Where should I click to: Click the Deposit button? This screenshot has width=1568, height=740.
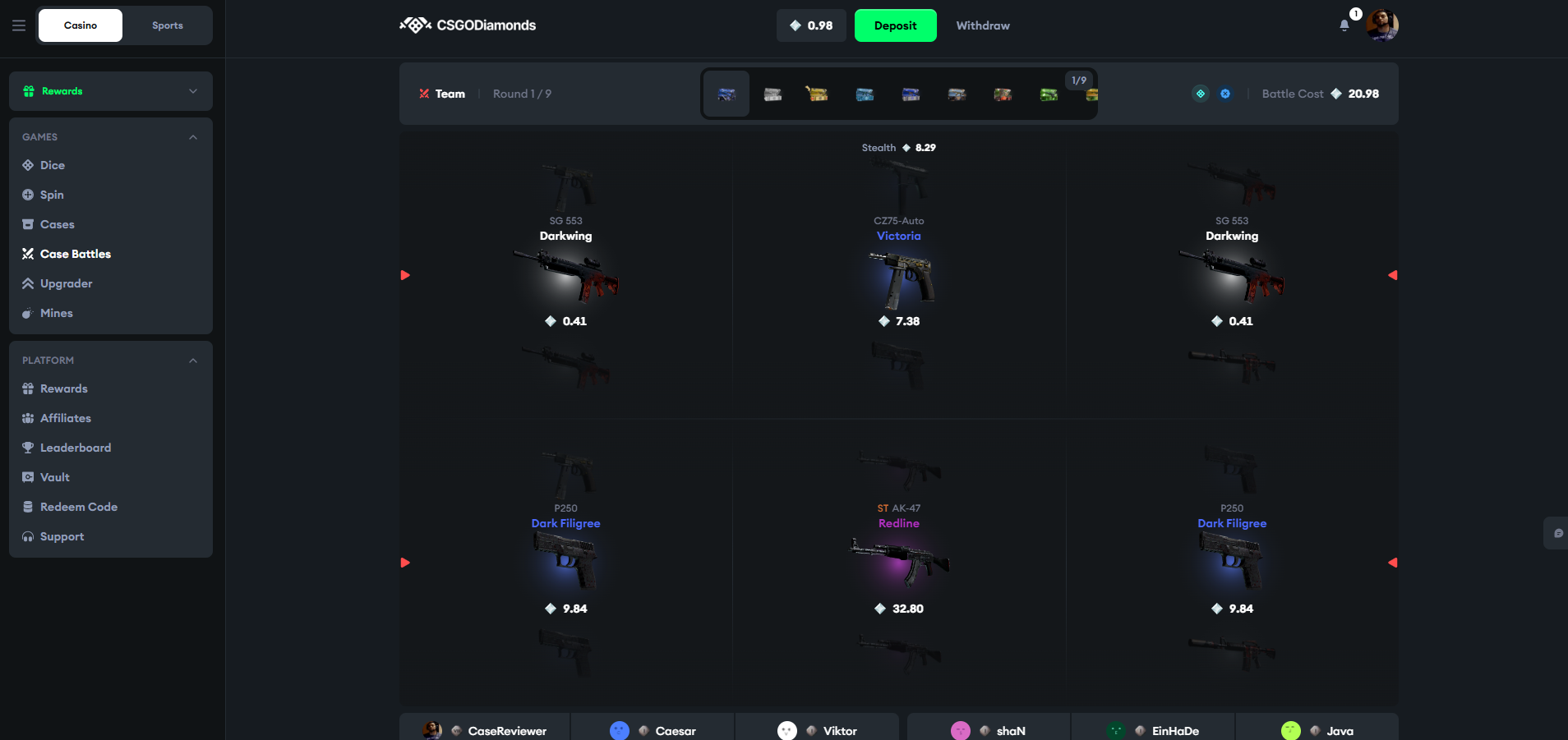[x=895, y=25]
